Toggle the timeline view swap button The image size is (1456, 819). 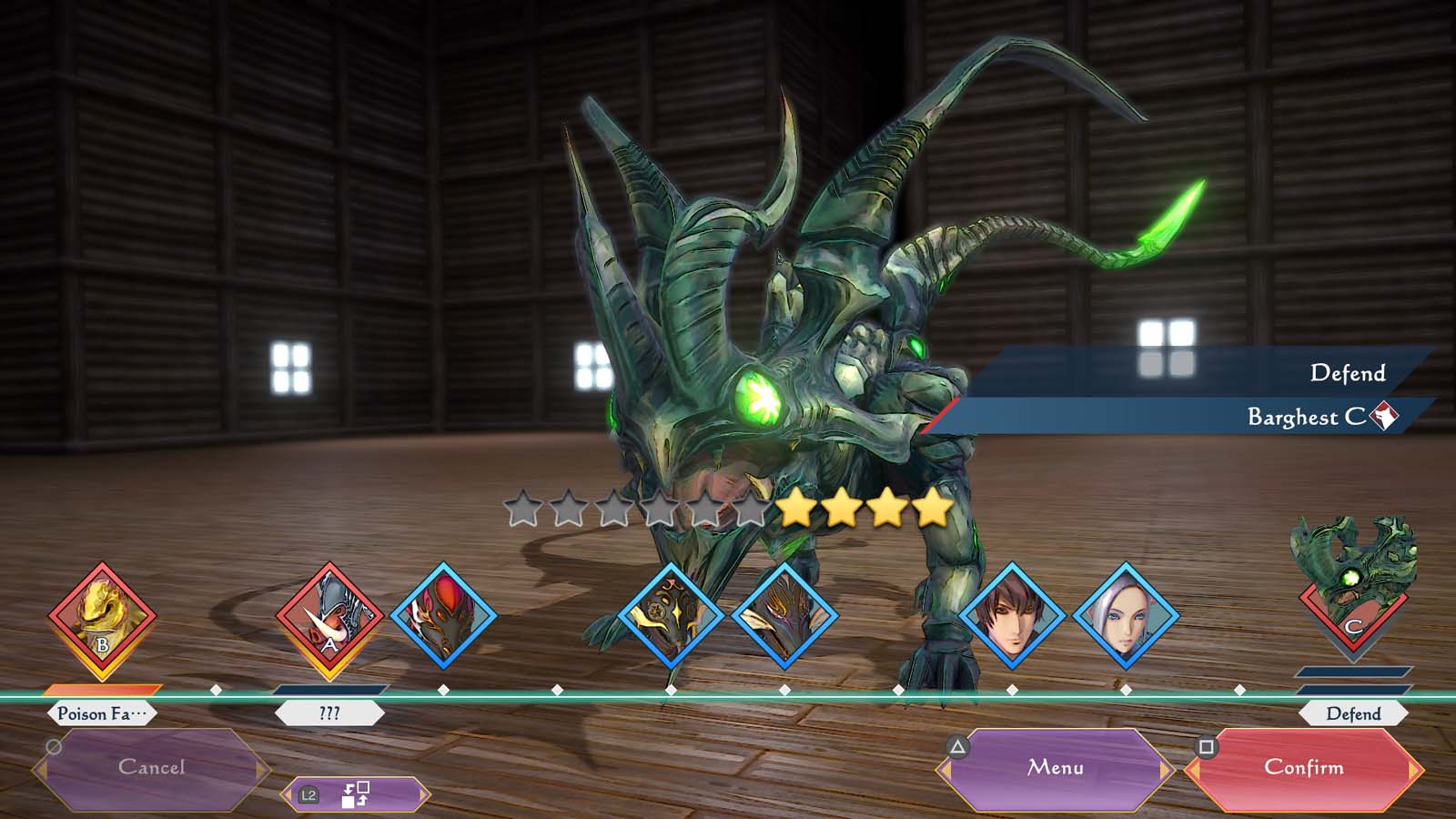point(355,794)
